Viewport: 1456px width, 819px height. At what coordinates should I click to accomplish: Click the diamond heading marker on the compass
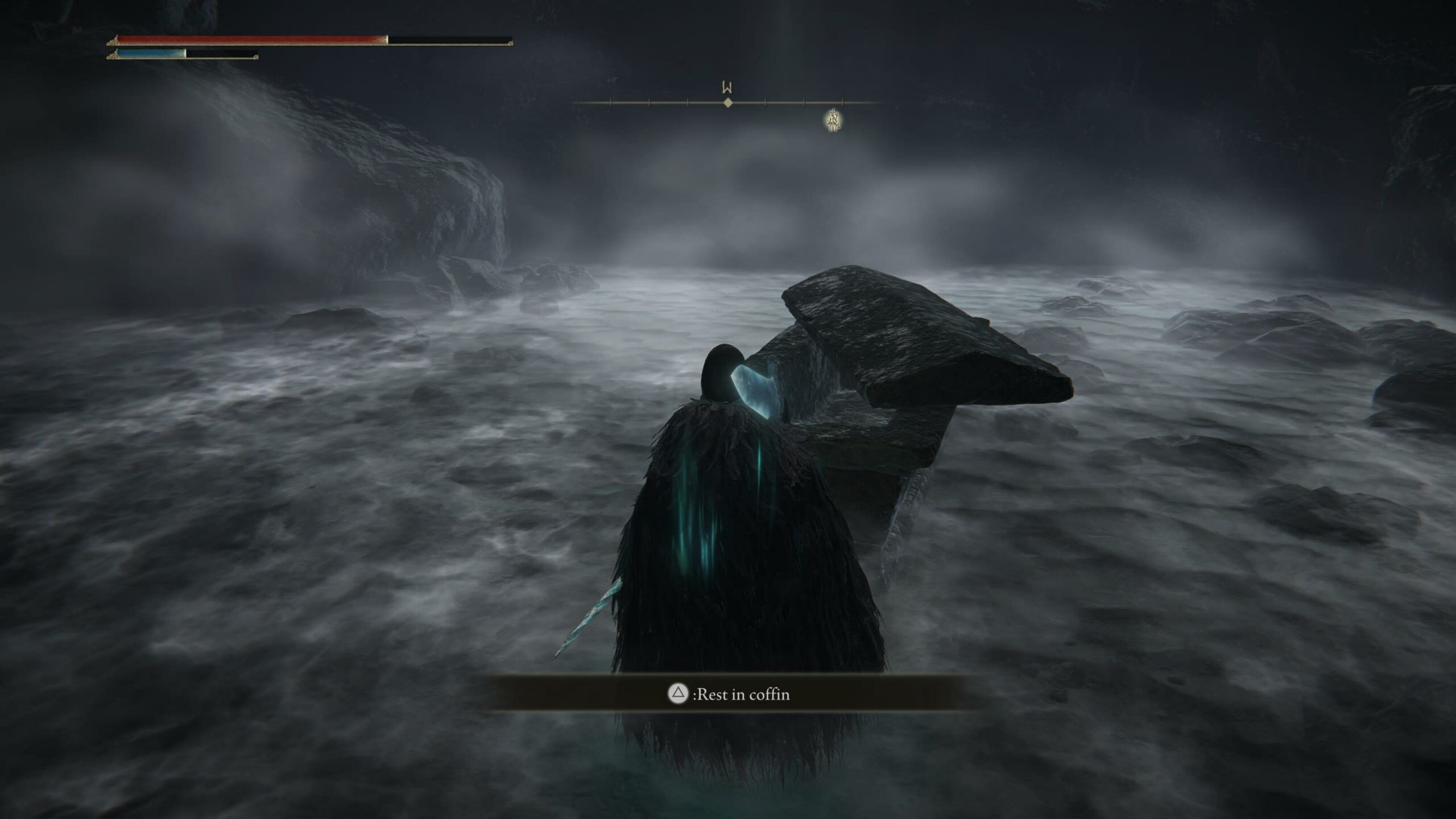tap(728, 104)
